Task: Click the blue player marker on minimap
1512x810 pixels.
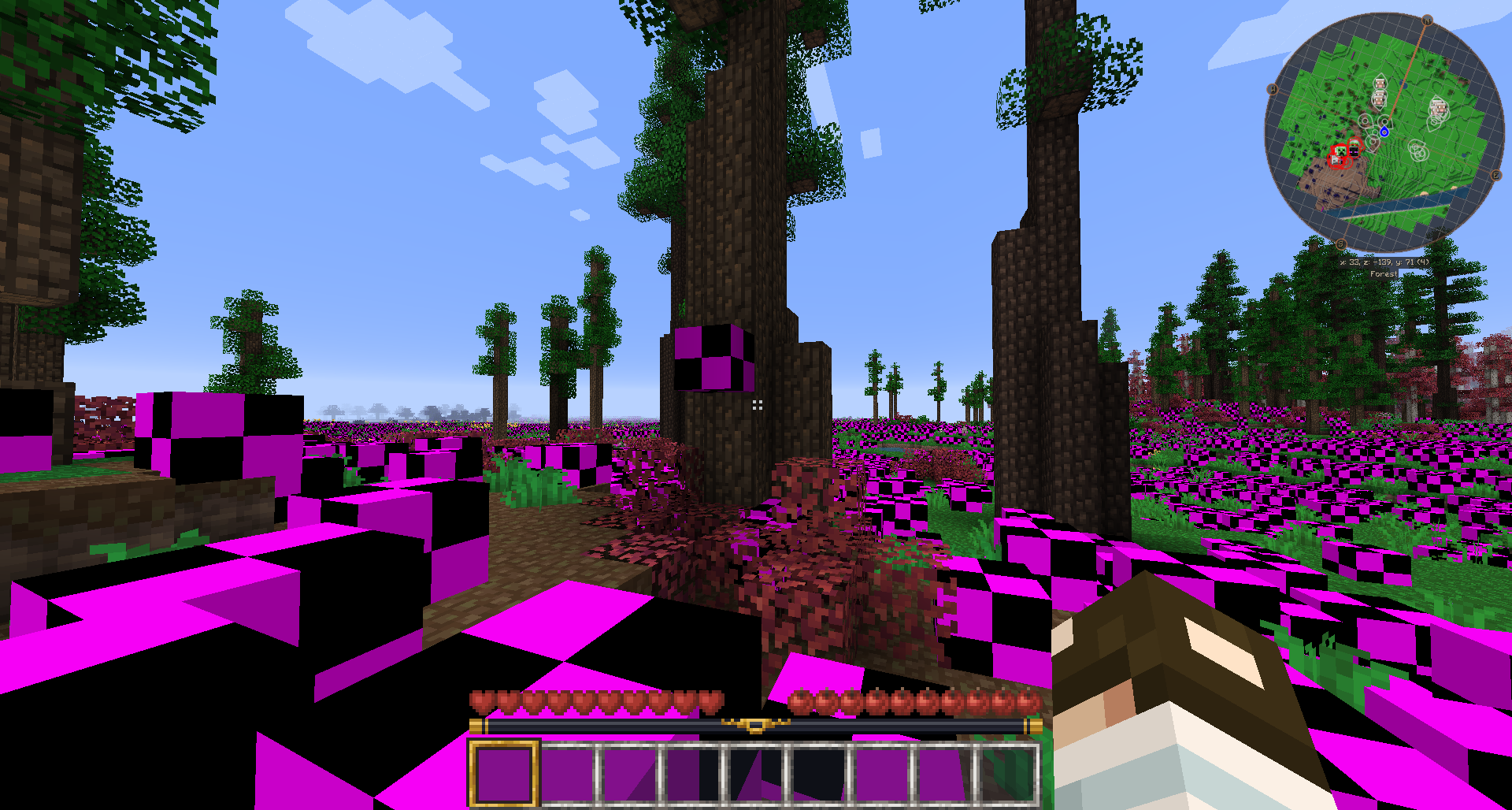Action: (x=1384, y=132)
